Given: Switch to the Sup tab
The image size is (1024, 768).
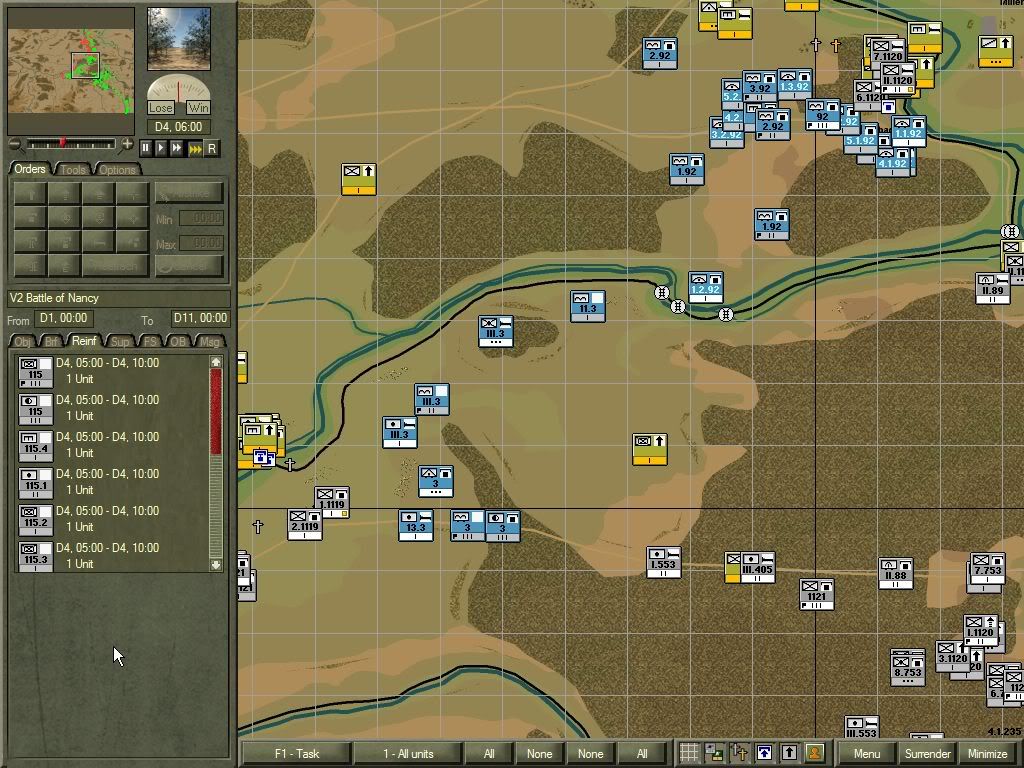Looking at the screenshot, I should pyautogui.click(x=120, y=342).
